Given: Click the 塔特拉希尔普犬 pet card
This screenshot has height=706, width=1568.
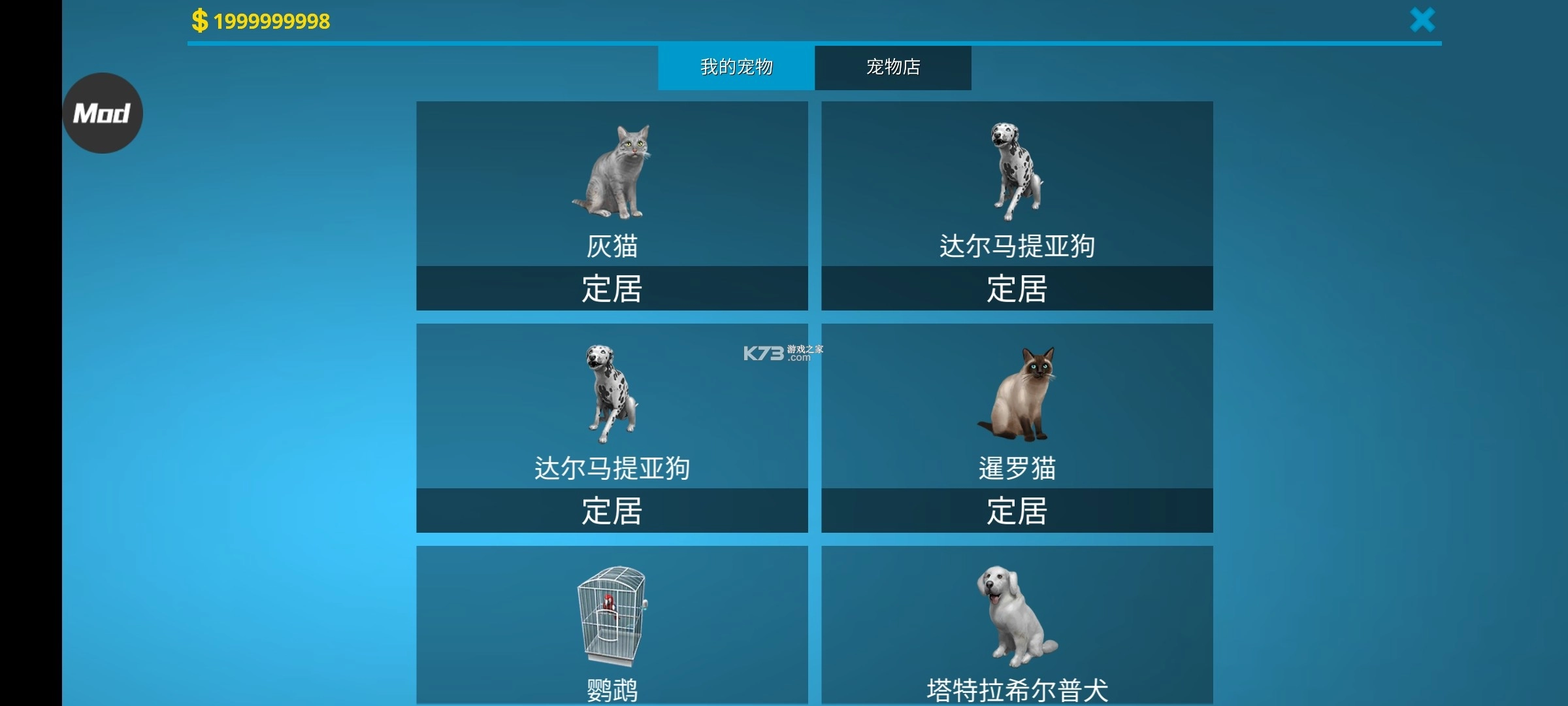Looking at the screenshot, I should (1017, 628).
